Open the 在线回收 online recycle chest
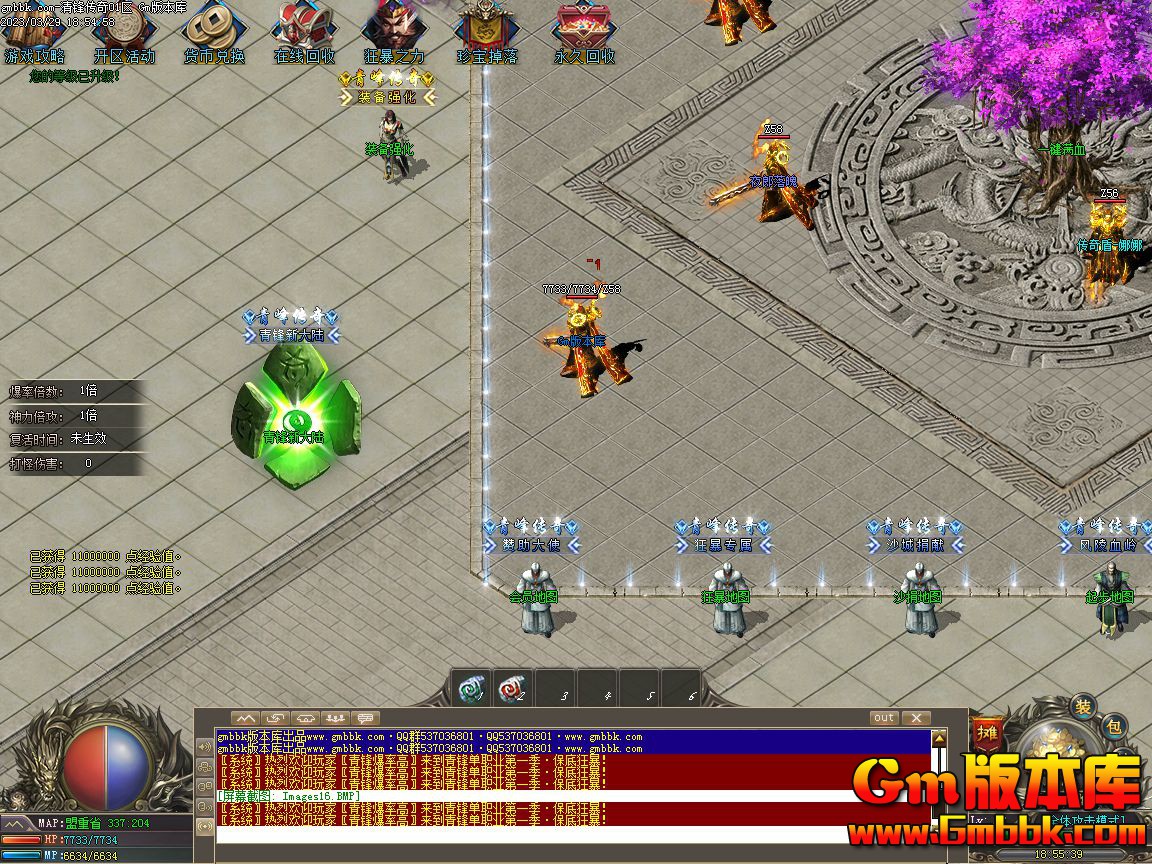 click(x=304, y=34)
